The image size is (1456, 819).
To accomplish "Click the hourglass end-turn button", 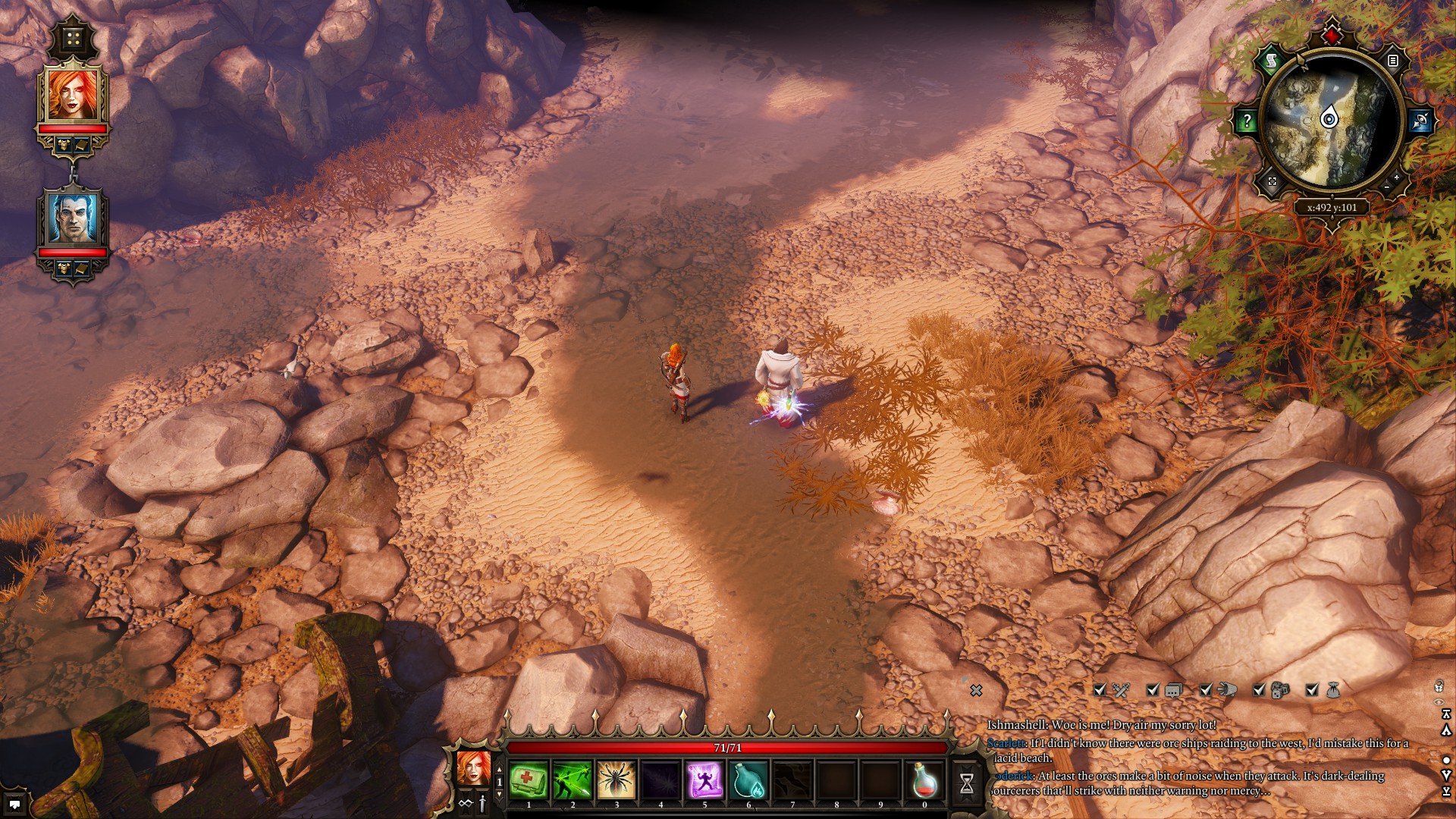I will click(967, 783).
